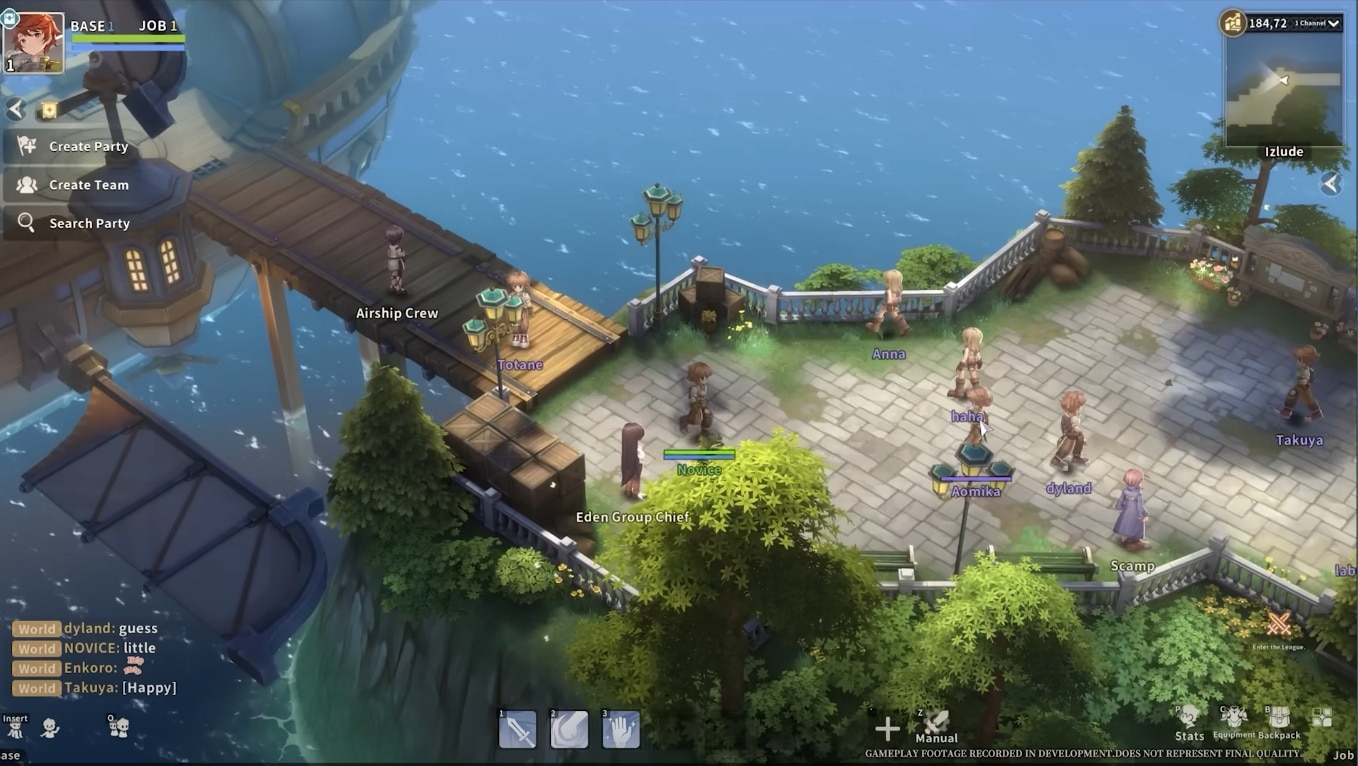Open the channel dropdown
1358x766 pixels.
(x=1317, y=23)
